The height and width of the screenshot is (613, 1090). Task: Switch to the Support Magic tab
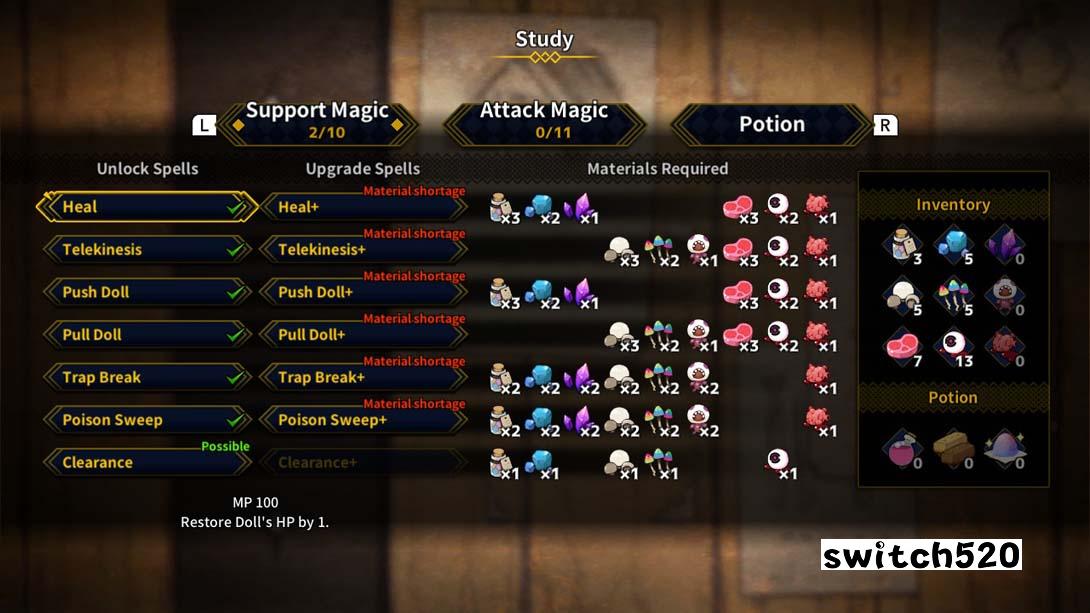(316, 121)
